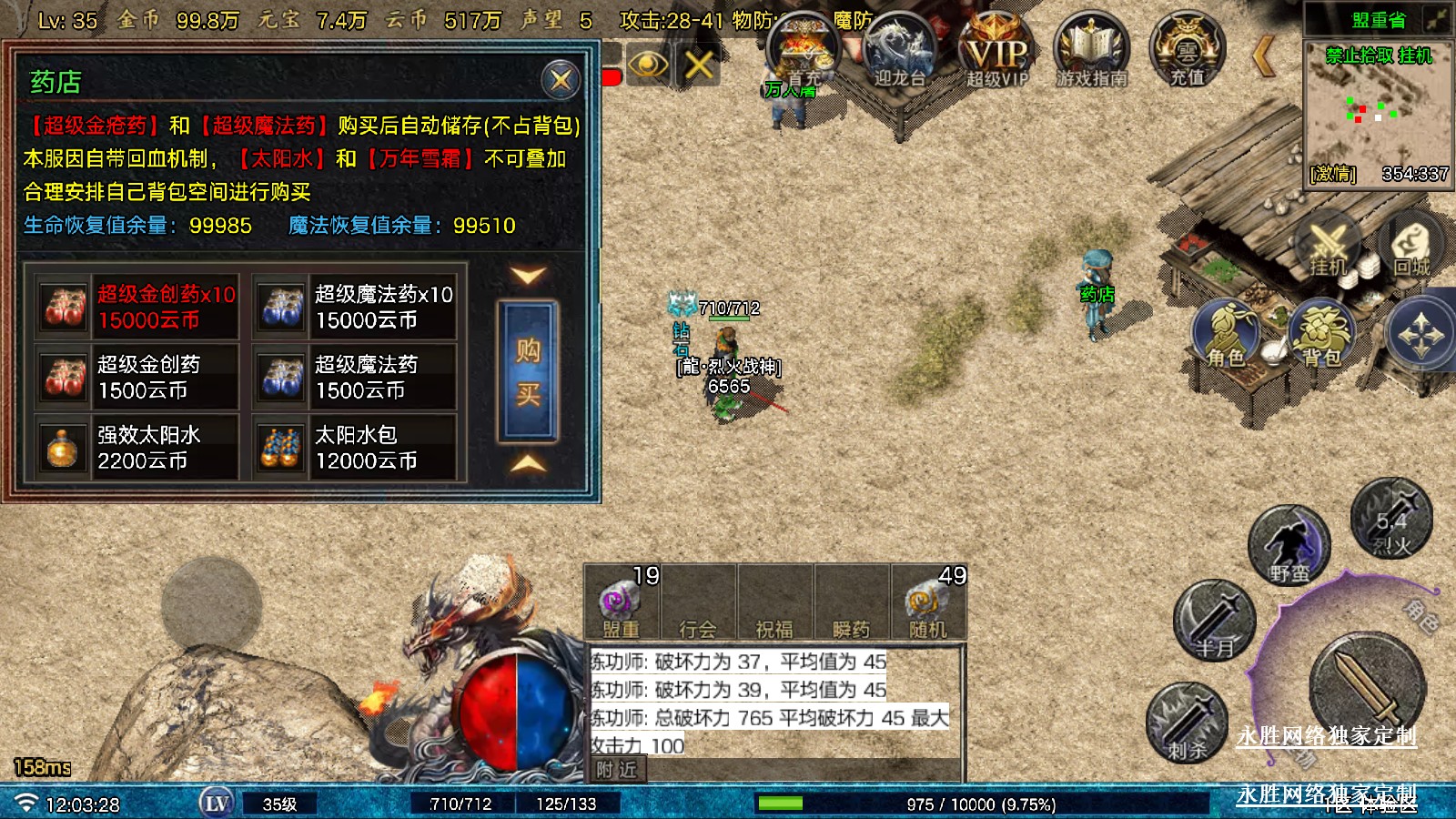This screenshot has height=819, width=1456.
Task: Activate the 半月 sword skill
Action: click(x=1215, y=621)
